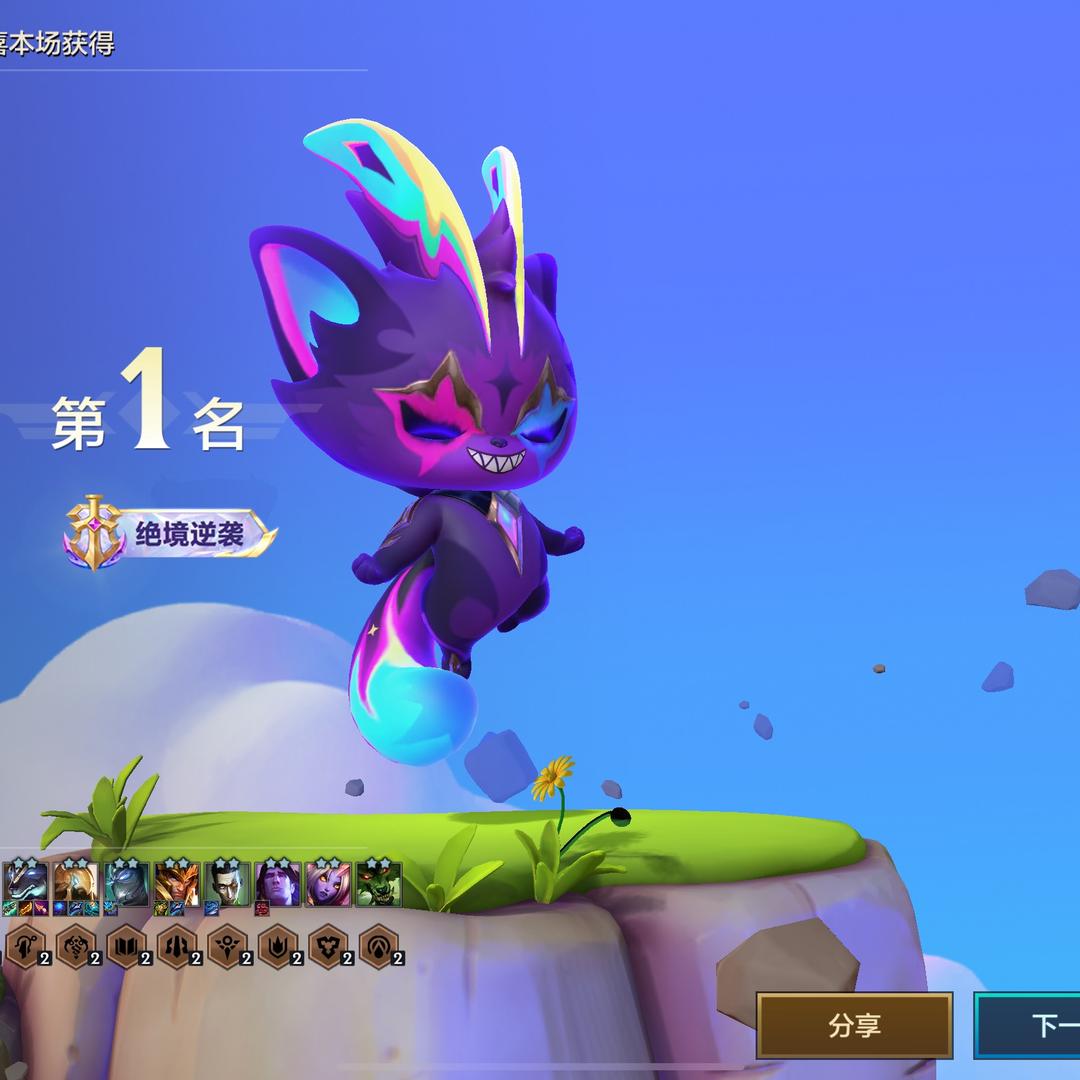Pick the green monster champion portrait

click(379, 883)
